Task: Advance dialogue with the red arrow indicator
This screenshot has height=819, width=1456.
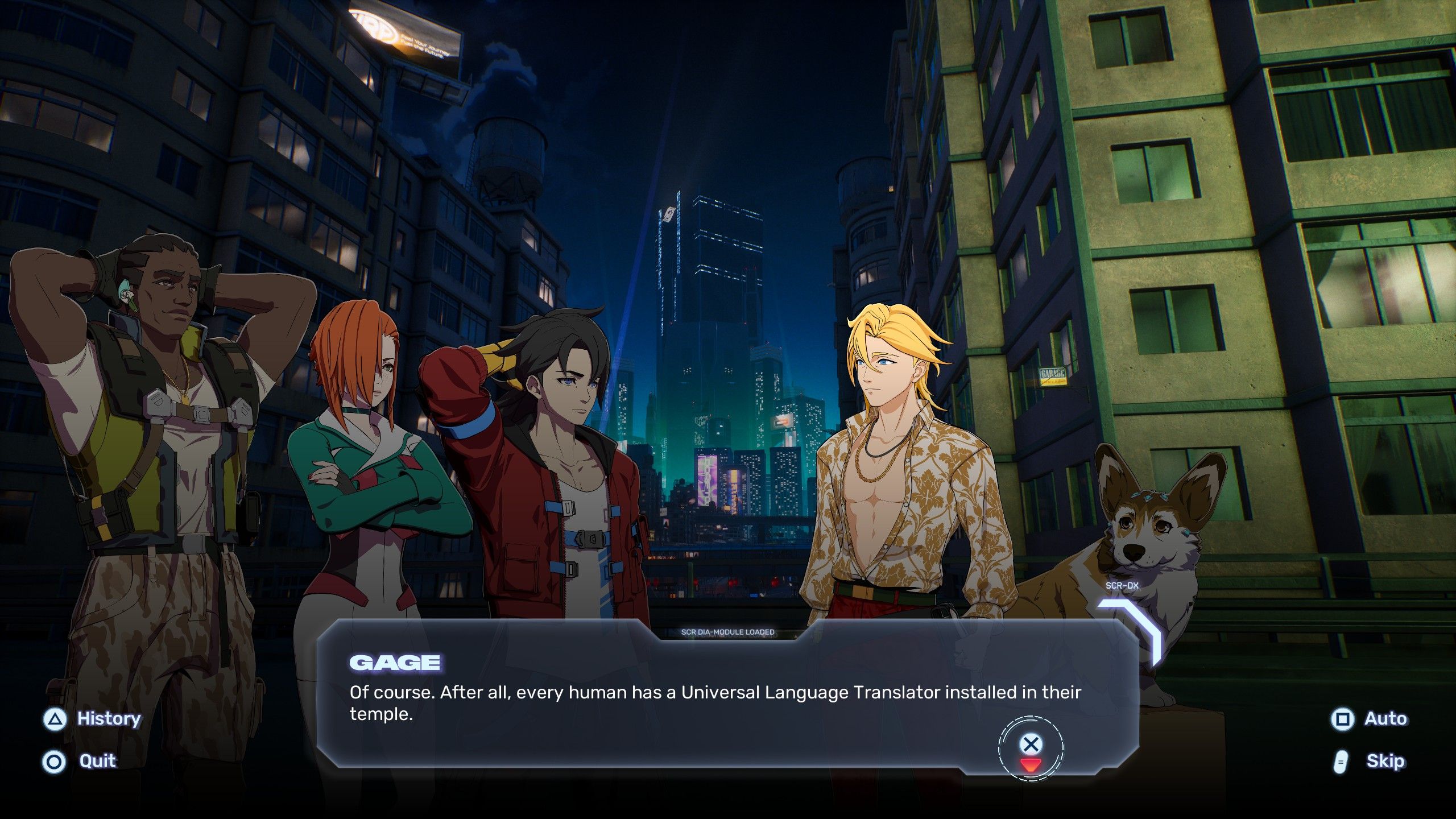Action: (x=1030, y=764)
